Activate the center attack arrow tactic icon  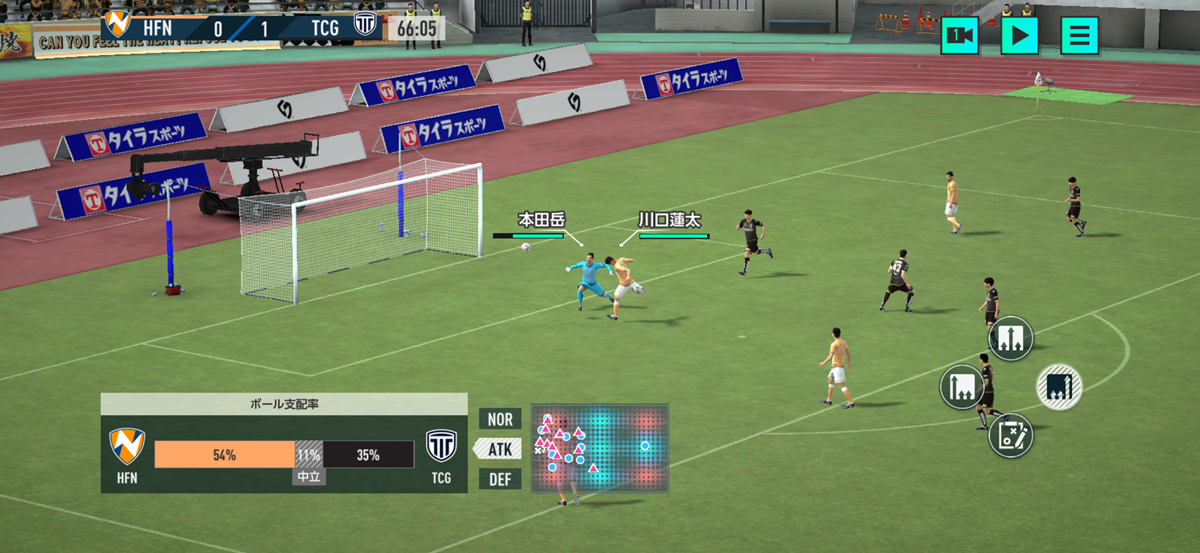[1010, 338]
